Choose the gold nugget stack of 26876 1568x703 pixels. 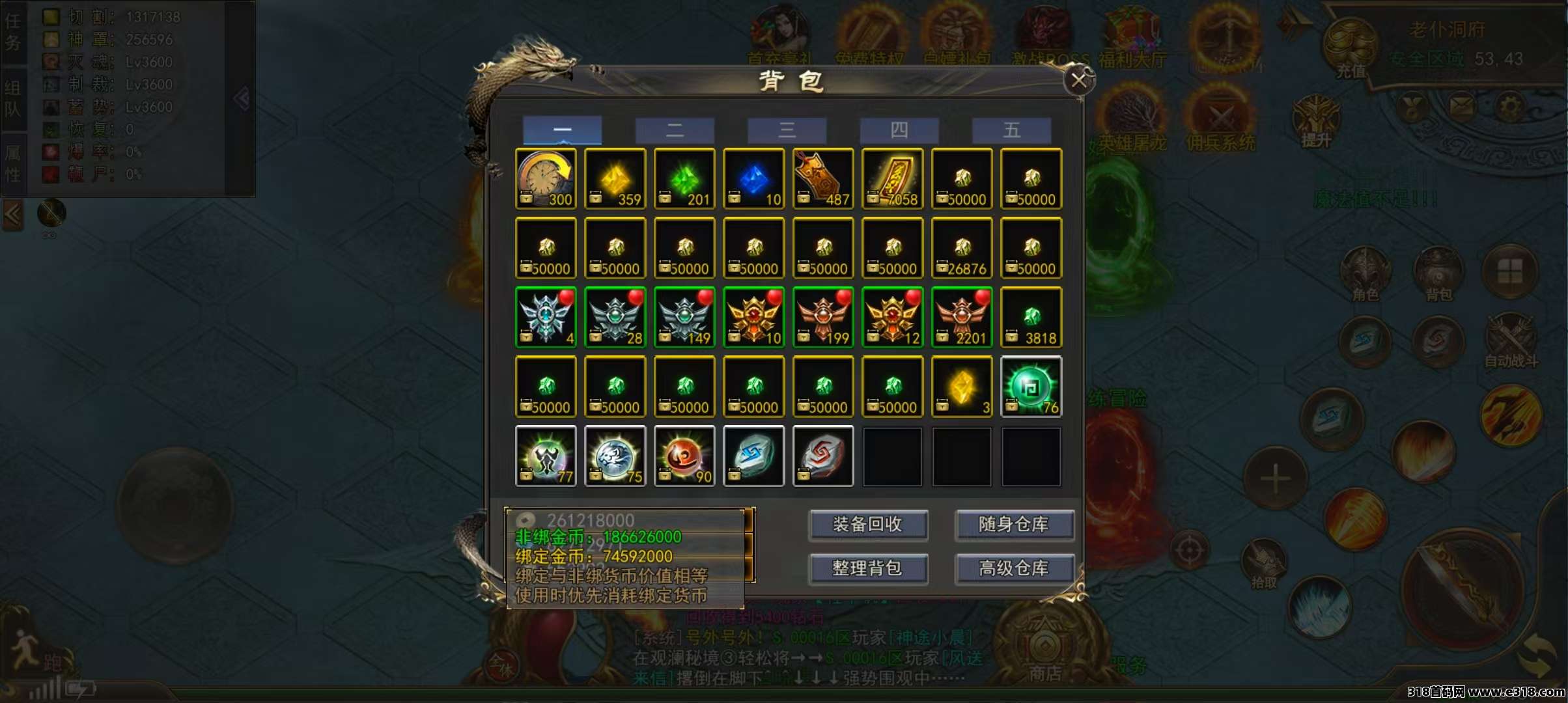(962, 248)
